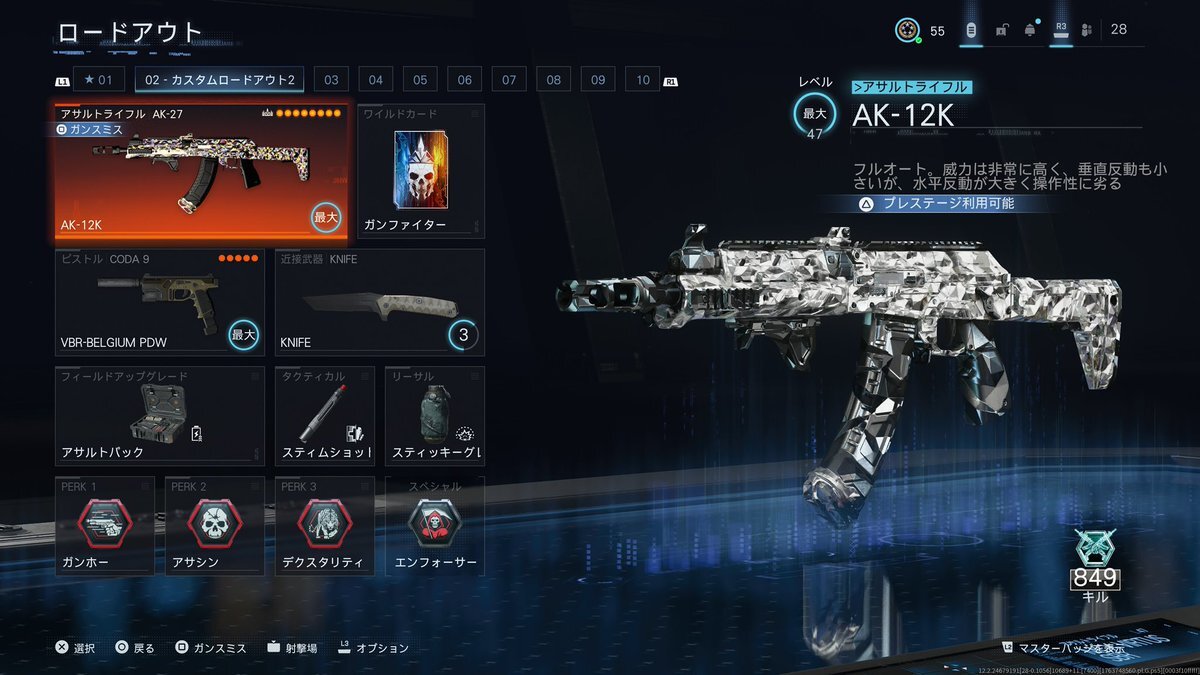Select the Gung-Ho perk 1 slot
1200x675 pixels.
click(x=105, y=526)
